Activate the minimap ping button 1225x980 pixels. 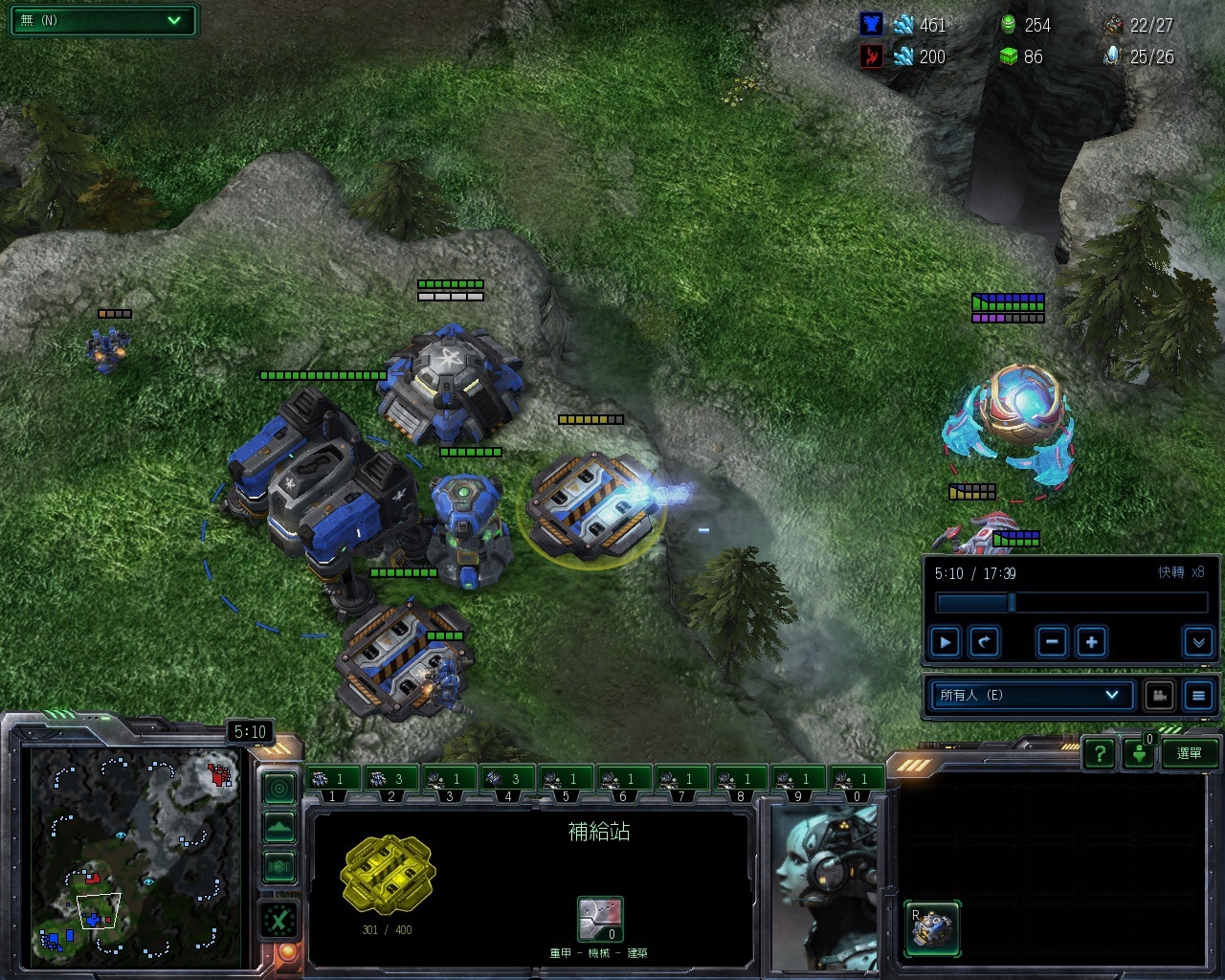[279, 789]
